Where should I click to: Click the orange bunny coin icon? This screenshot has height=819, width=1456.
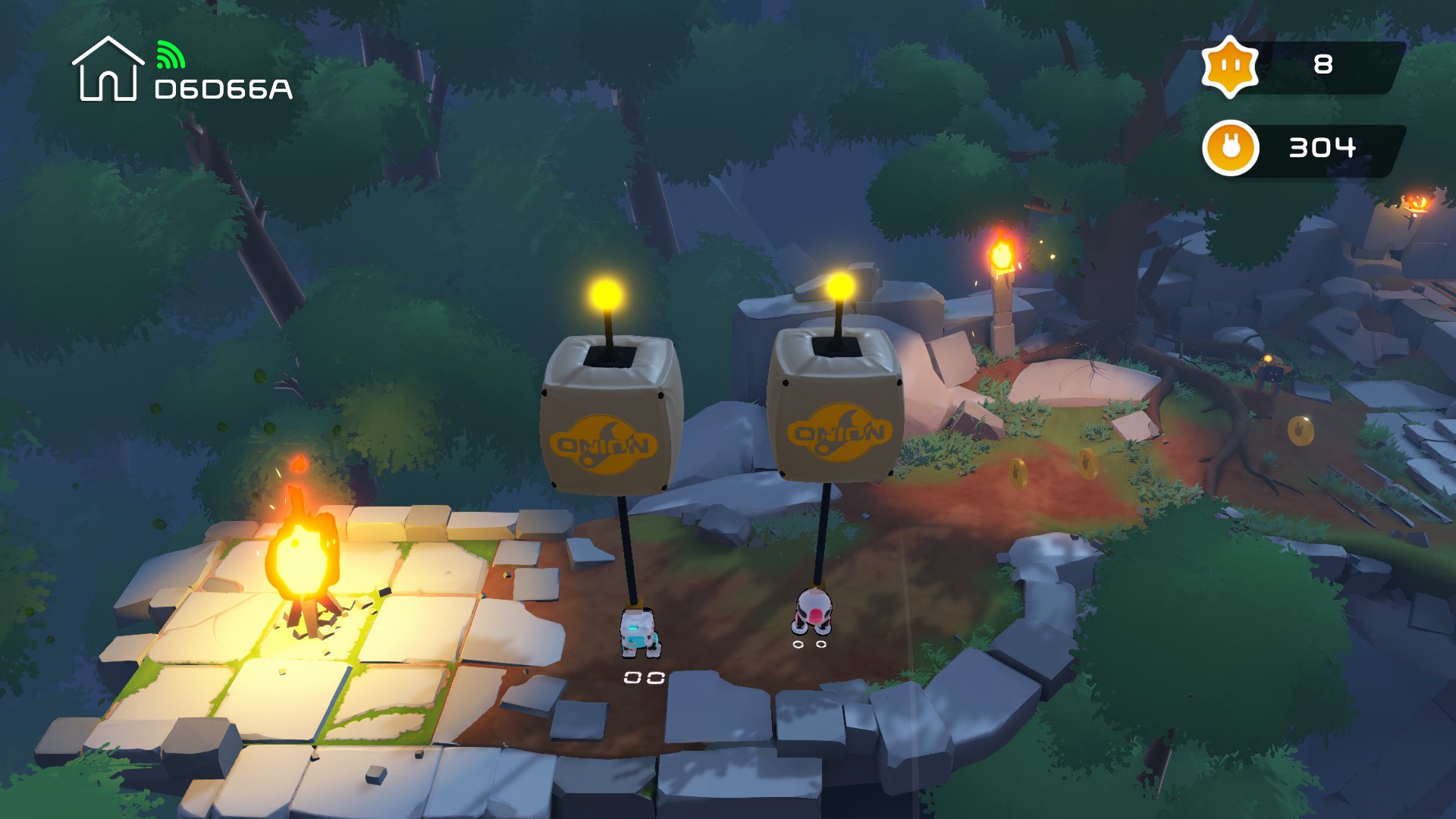(1230, 148)
